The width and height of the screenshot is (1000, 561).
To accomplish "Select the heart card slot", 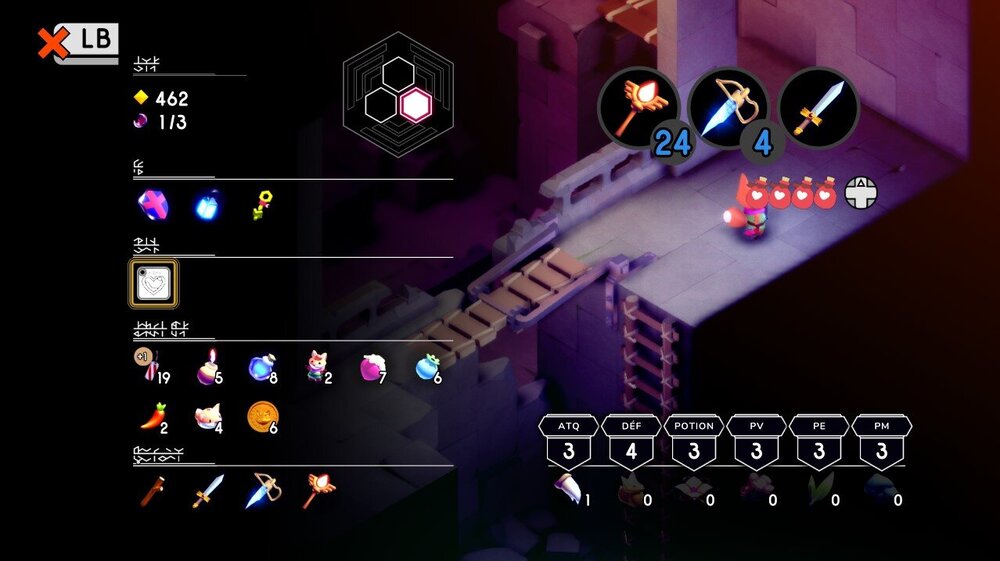I will coord(154,284).
